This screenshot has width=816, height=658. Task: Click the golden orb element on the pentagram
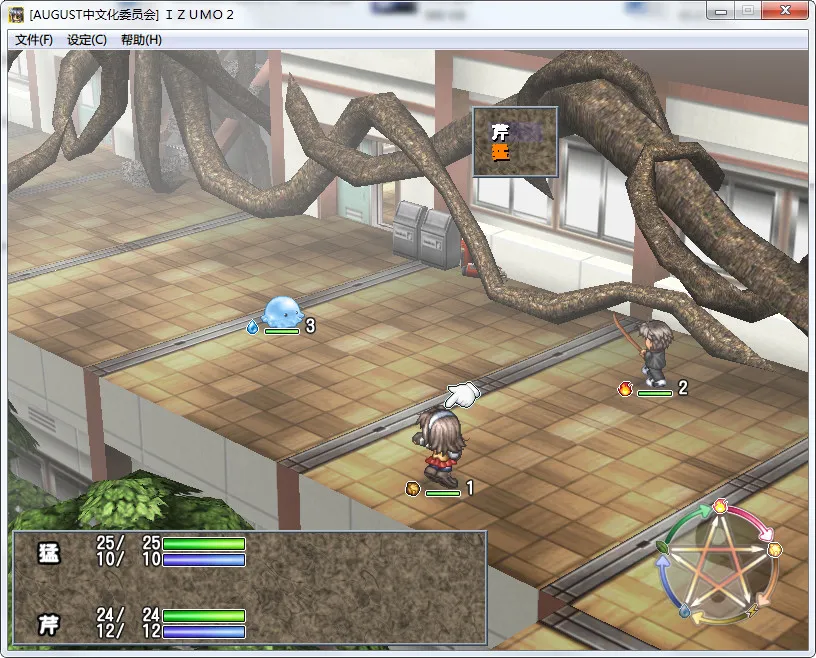pos(773,549)
